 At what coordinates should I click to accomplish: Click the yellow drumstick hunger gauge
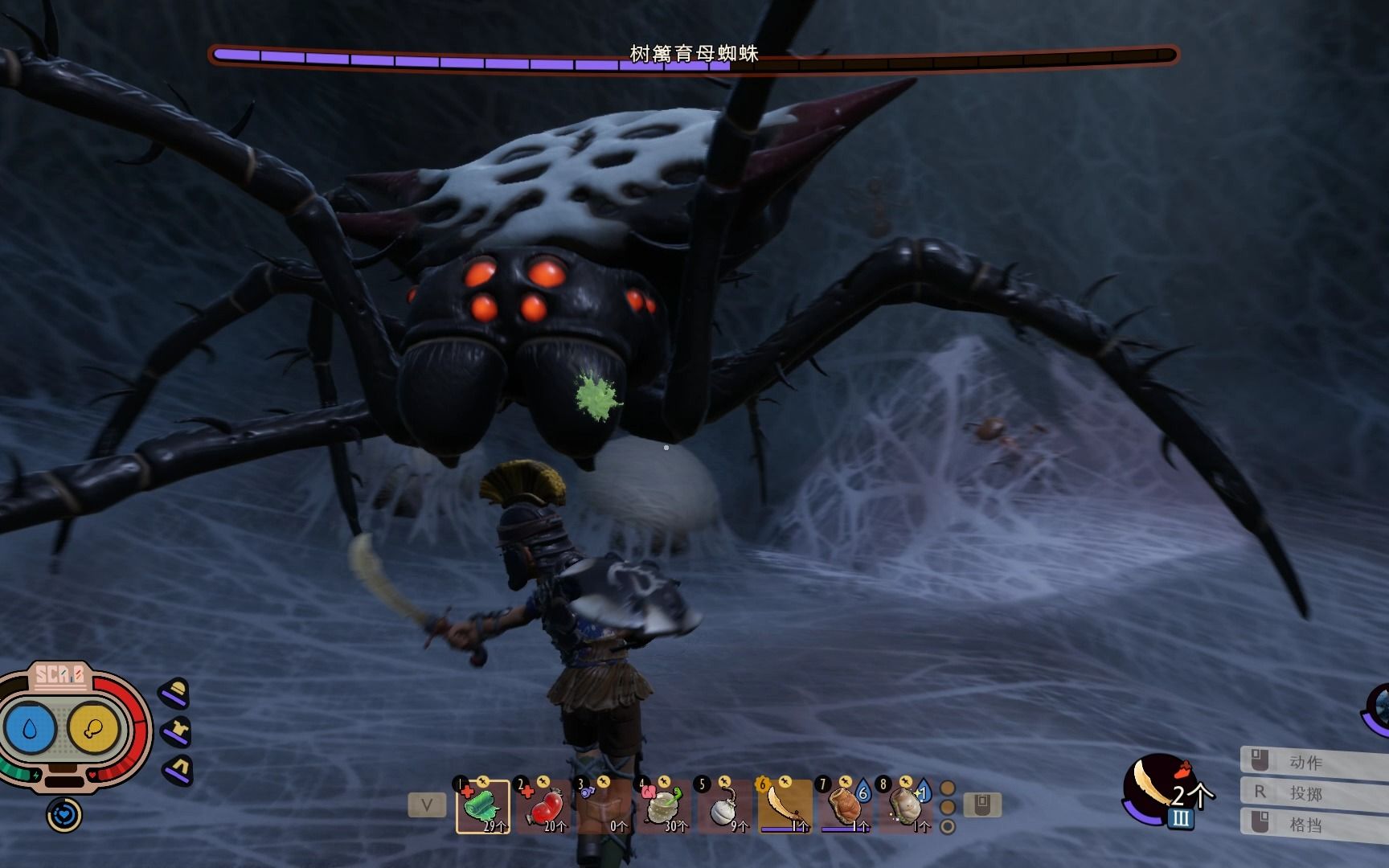[x=93, y=729]
